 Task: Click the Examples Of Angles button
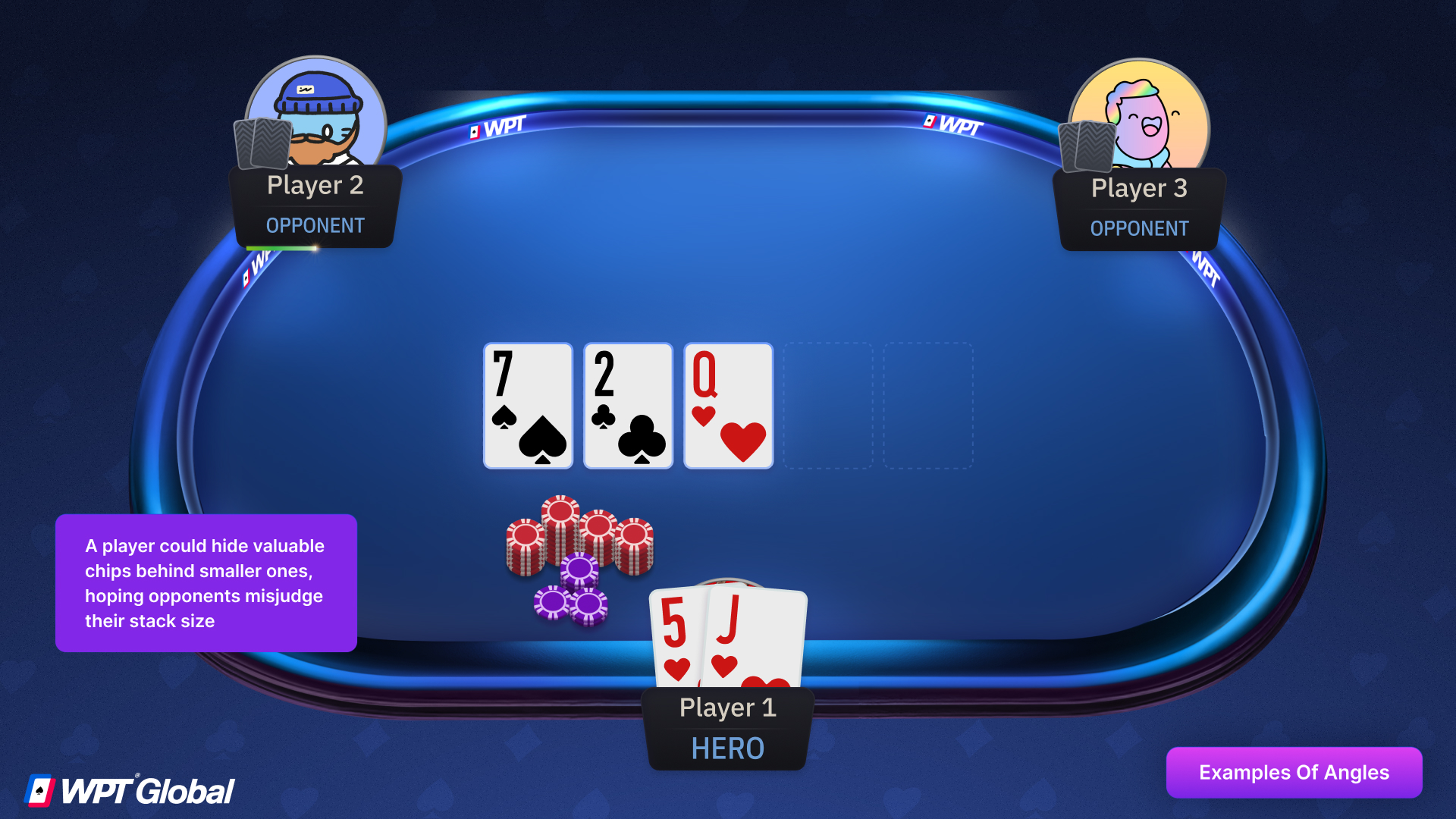coord(1294,772)
